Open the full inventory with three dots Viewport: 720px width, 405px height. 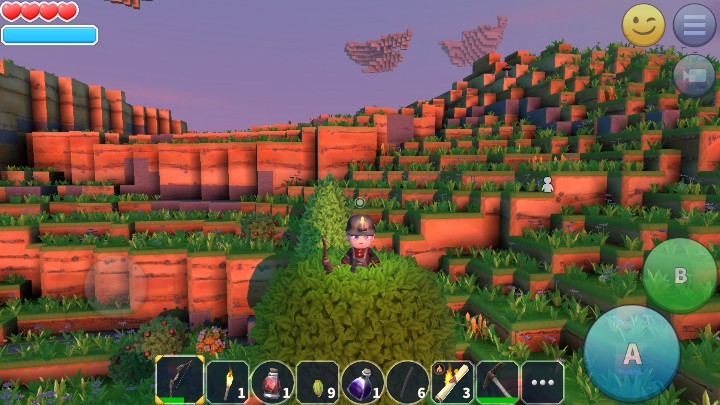542,381
